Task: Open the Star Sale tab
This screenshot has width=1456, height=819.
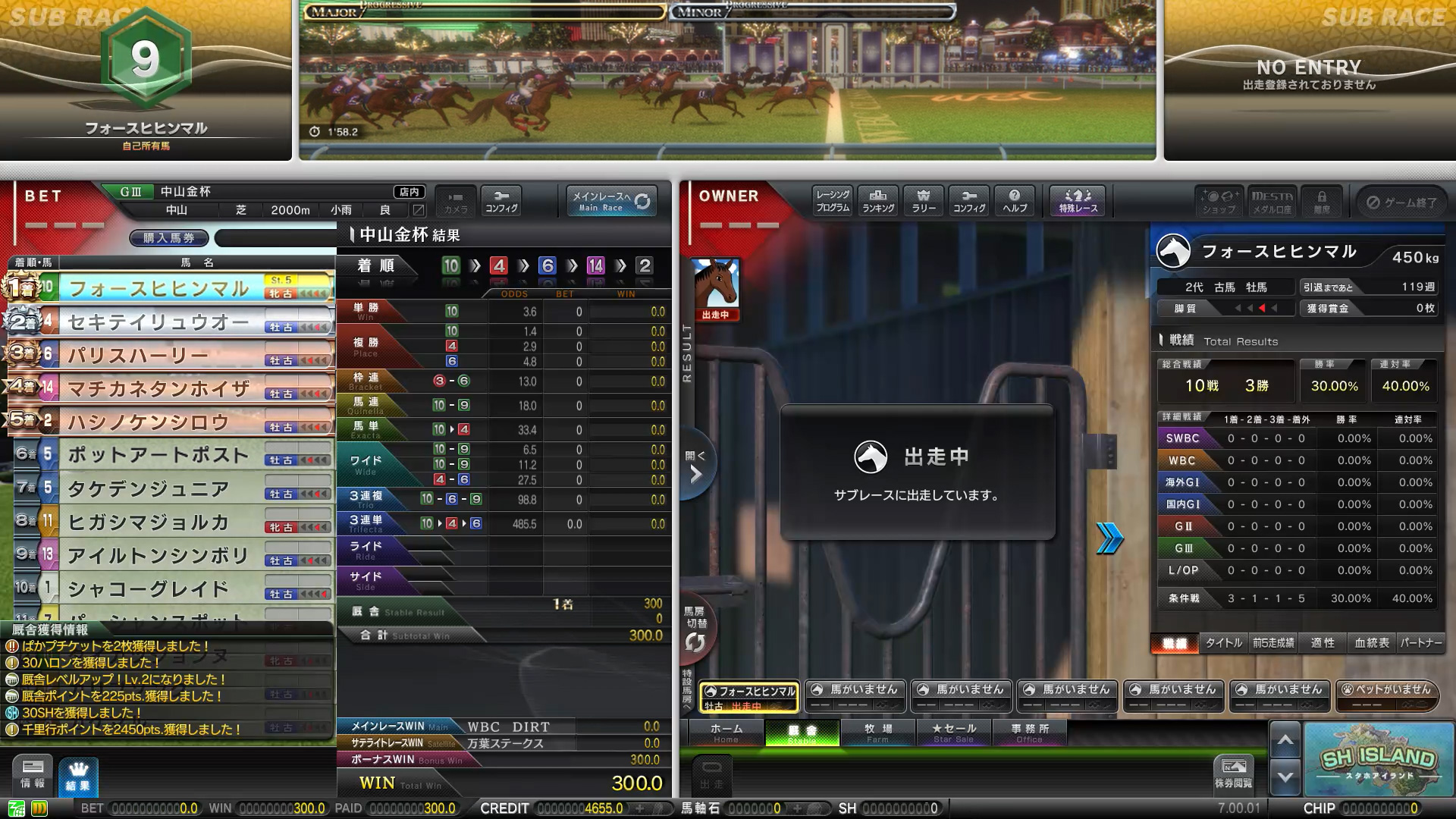Action: pyautogui.click(x=953, y=733)
